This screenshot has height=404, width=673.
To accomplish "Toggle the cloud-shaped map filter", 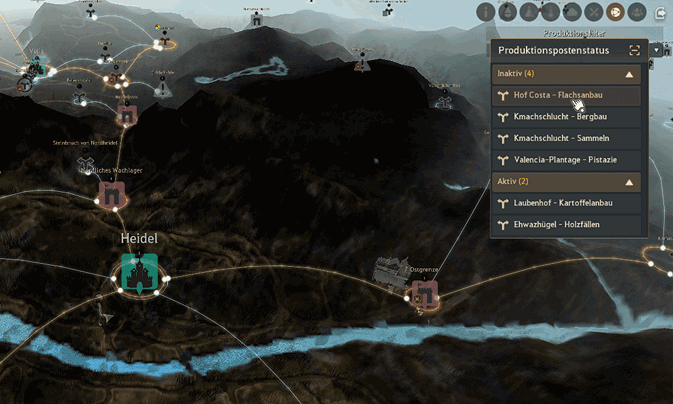I will pos(573,13).
